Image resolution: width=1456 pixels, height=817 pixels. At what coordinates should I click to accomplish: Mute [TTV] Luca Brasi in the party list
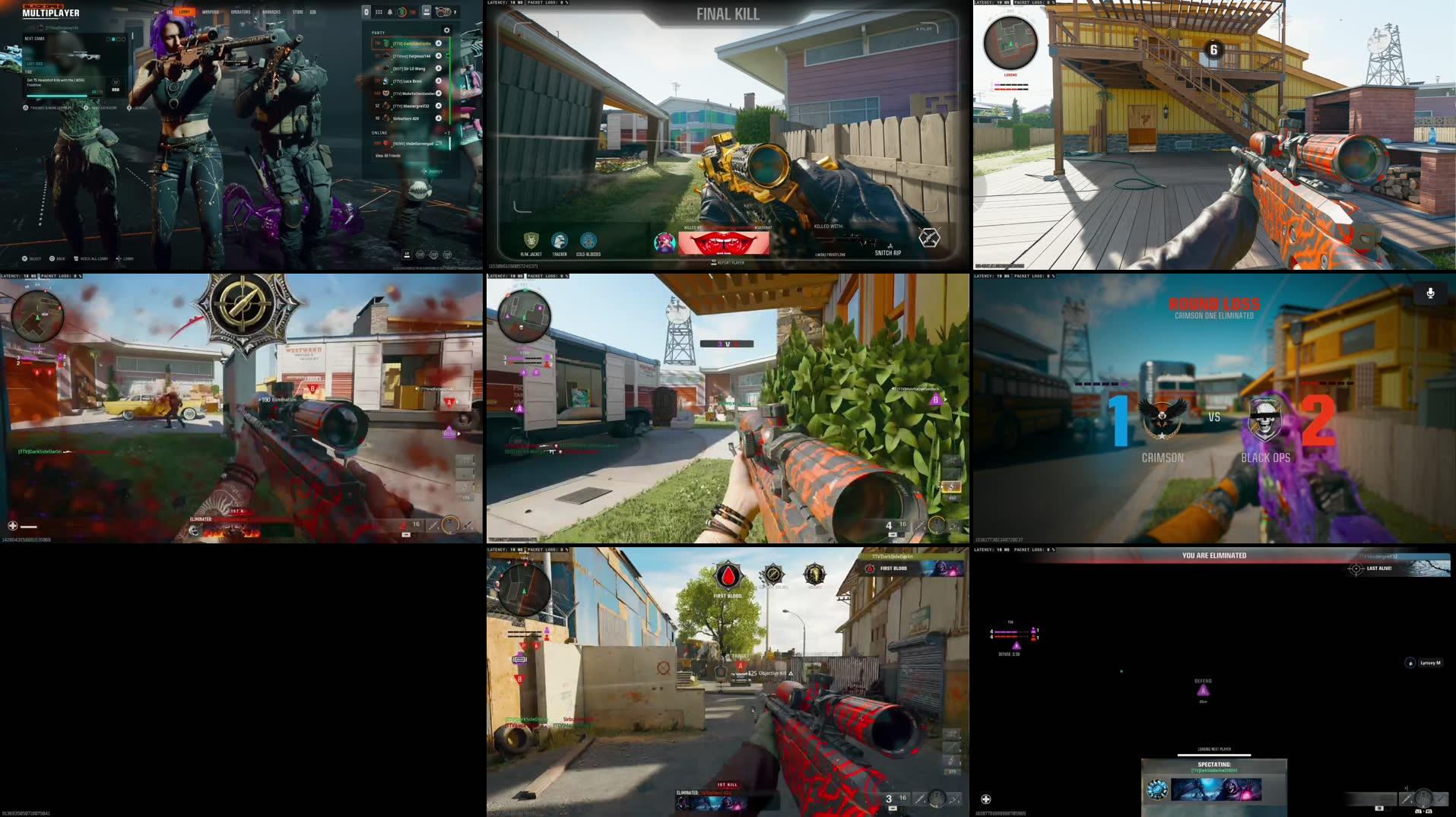tap(439, 81)
